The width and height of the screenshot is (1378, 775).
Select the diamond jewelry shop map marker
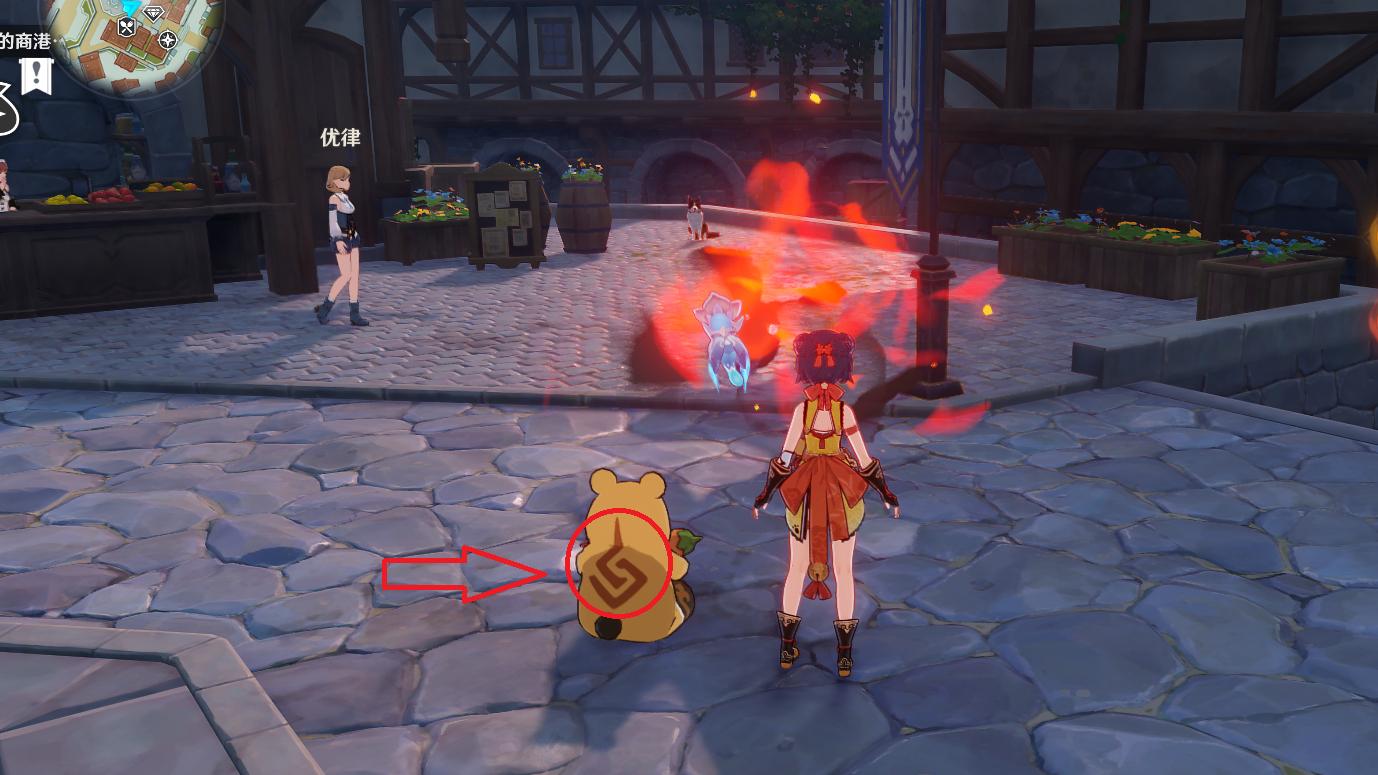(x=153, y=12)
